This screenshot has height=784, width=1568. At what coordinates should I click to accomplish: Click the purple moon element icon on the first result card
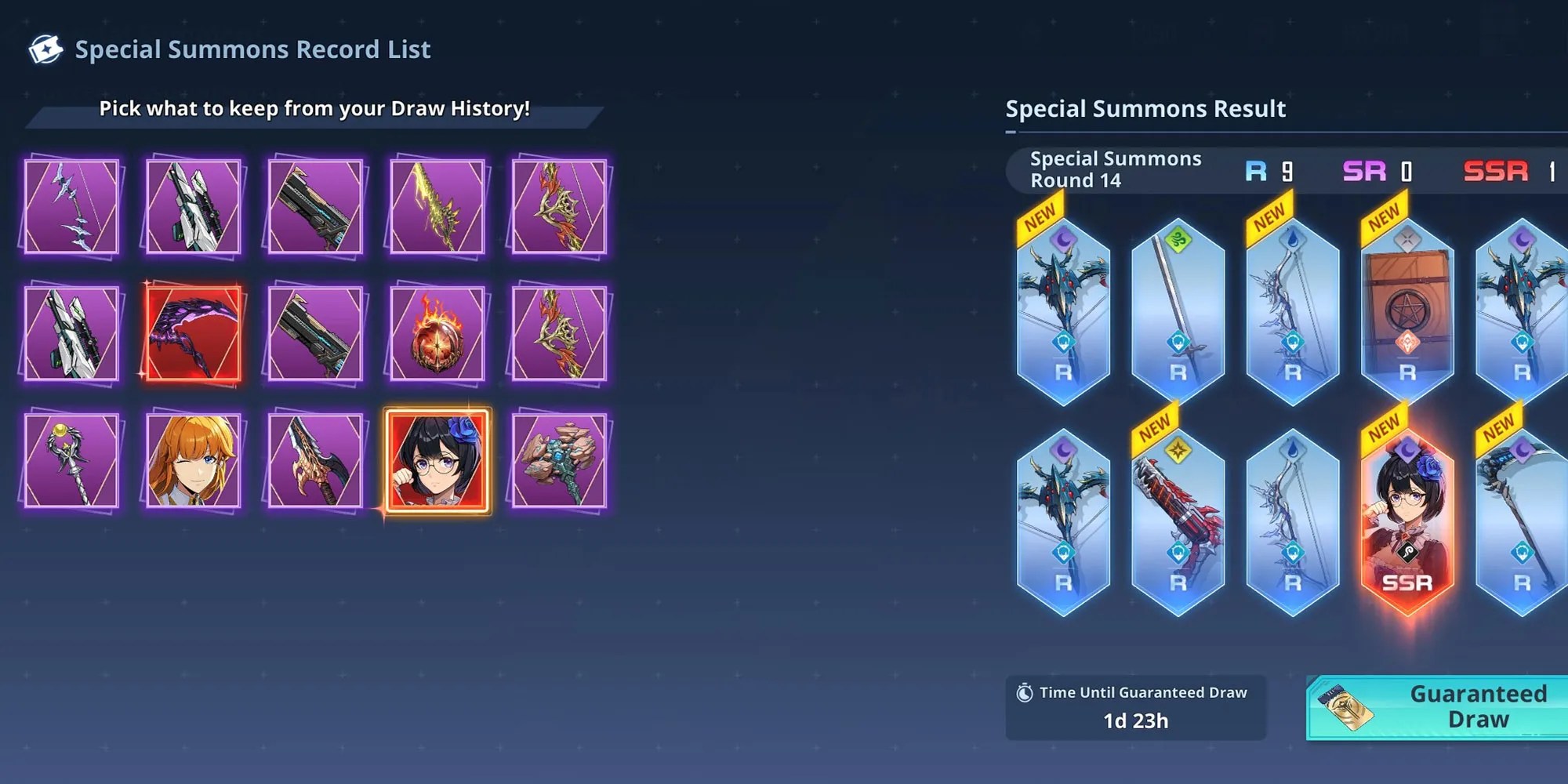point(1062,238)
